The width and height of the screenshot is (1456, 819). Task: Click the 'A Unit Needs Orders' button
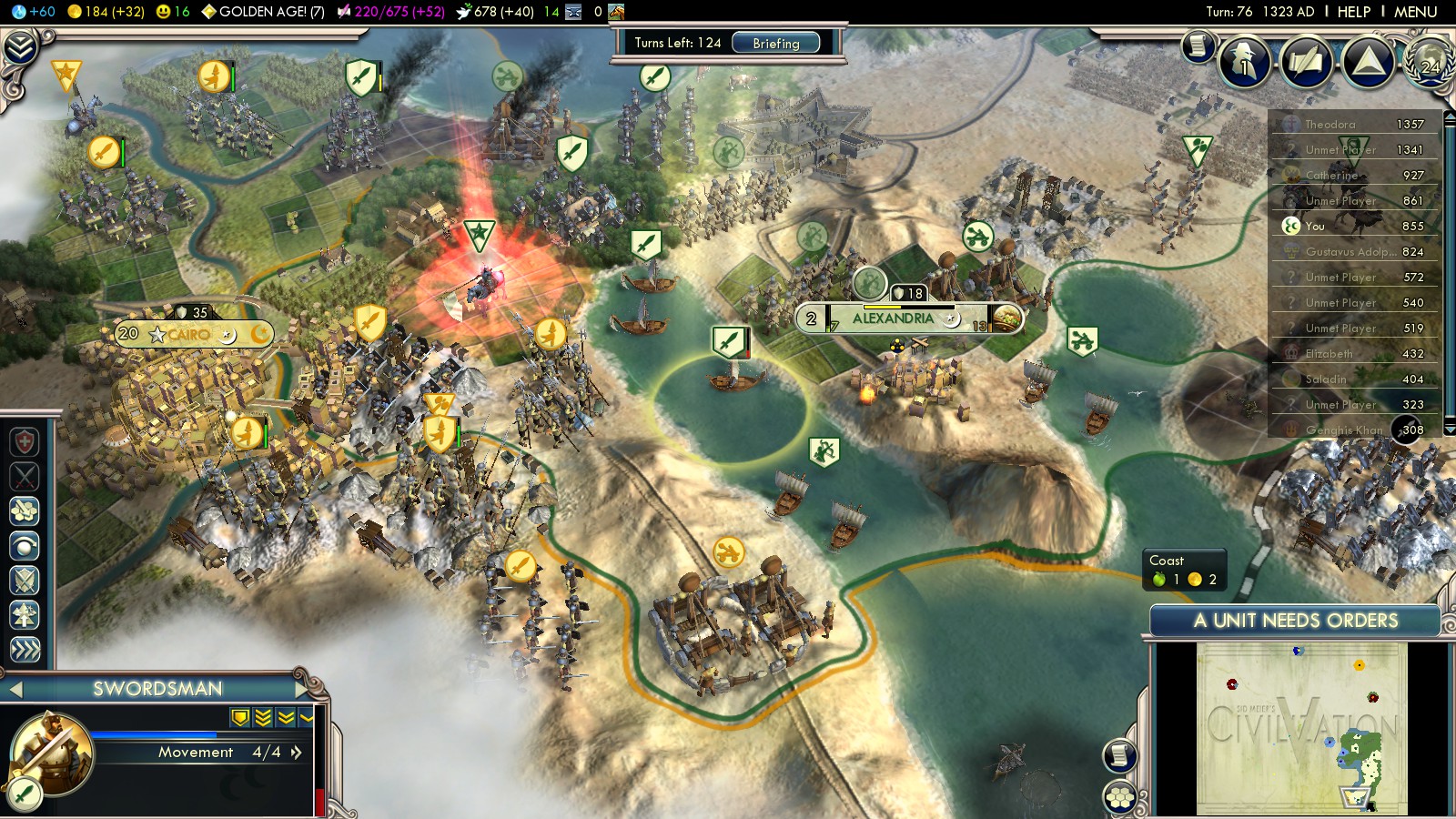(x=1295, y=621)
